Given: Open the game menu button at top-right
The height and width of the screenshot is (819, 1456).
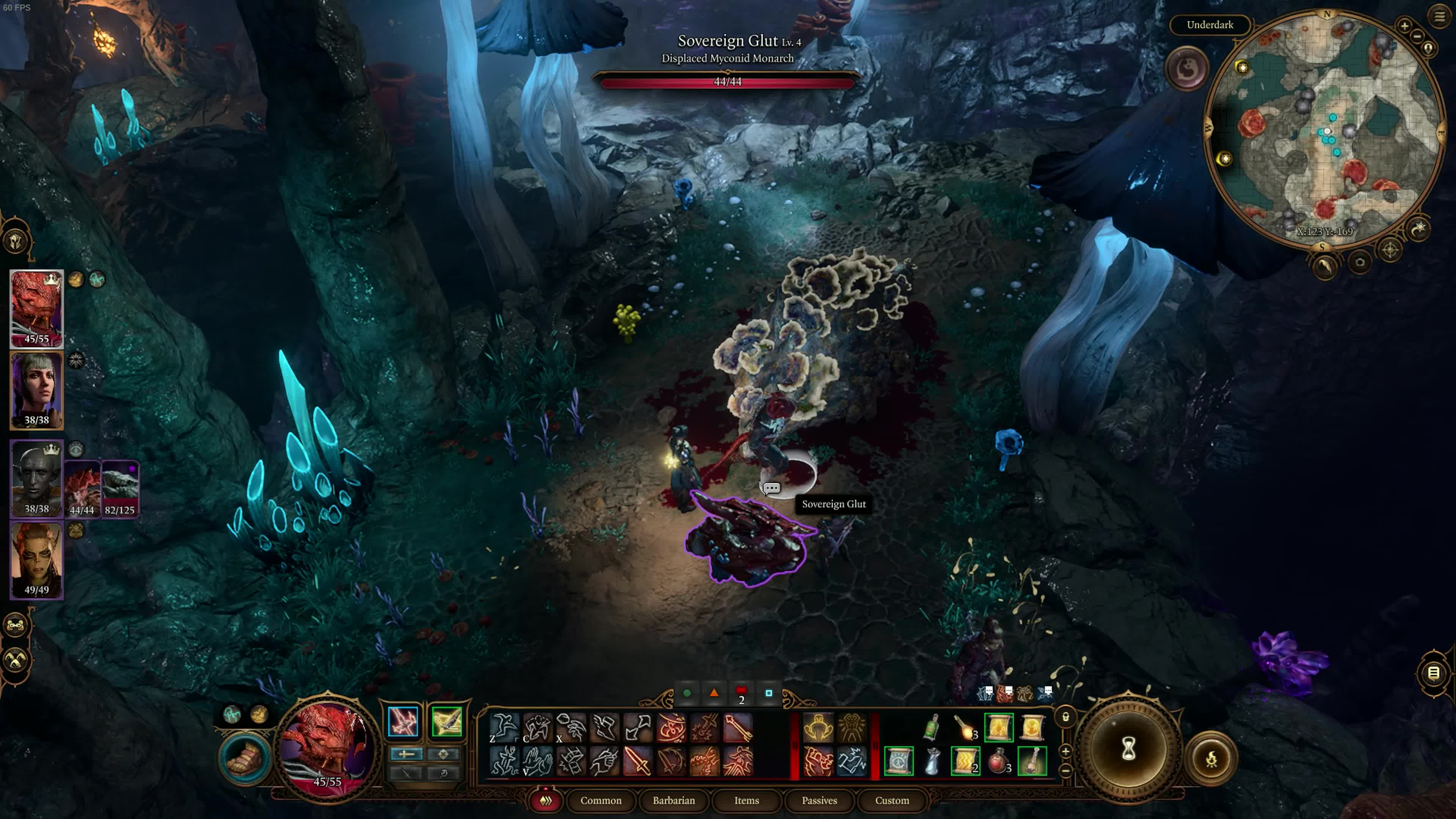Looking at the screenshot, I should coord(1439,16).
